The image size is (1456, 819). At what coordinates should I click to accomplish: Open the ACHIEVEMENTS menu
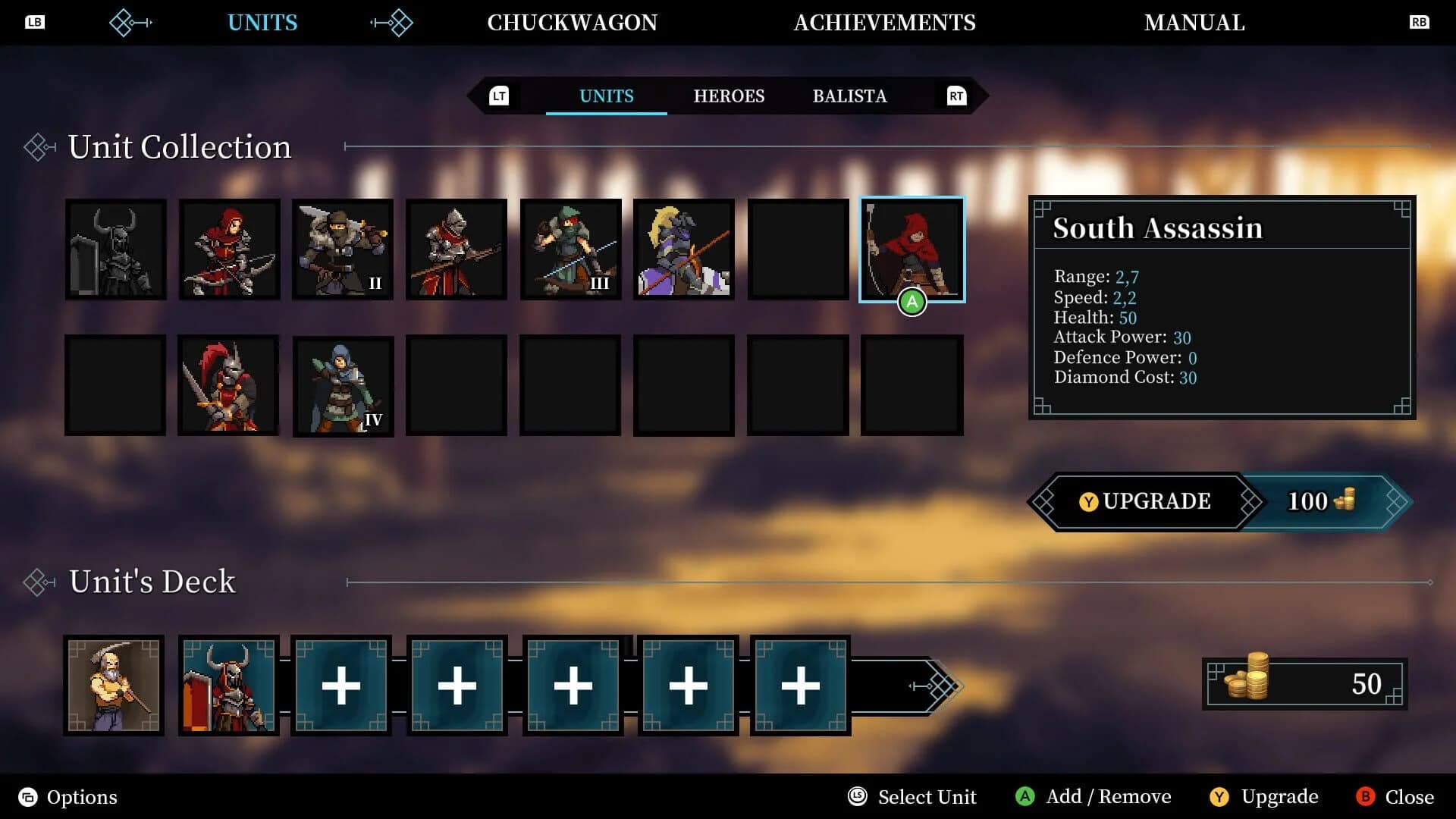point(884,22)
